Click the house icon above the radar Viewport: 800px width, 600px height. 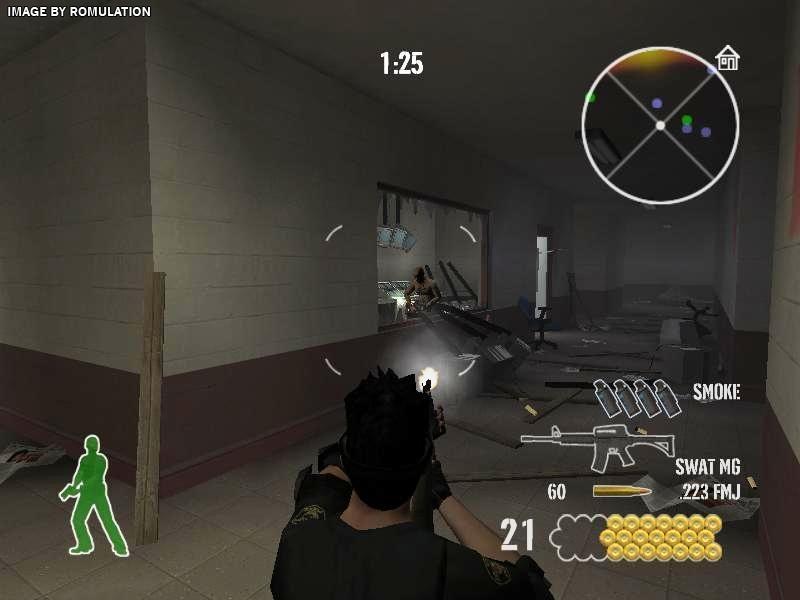pyautogui.click(x=727, y=59)
